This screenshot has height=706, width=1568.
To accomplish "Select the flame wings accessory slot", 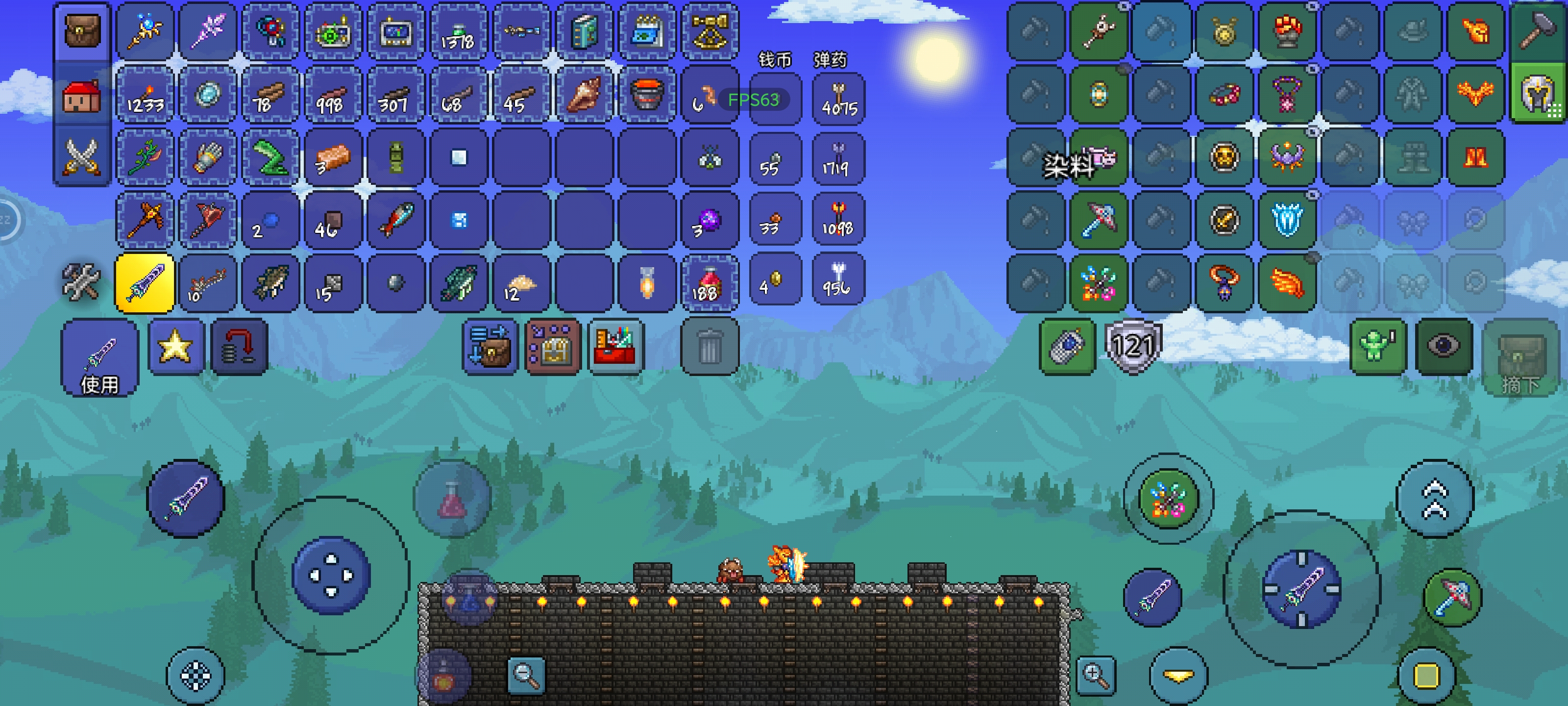I will [1286, 283].
